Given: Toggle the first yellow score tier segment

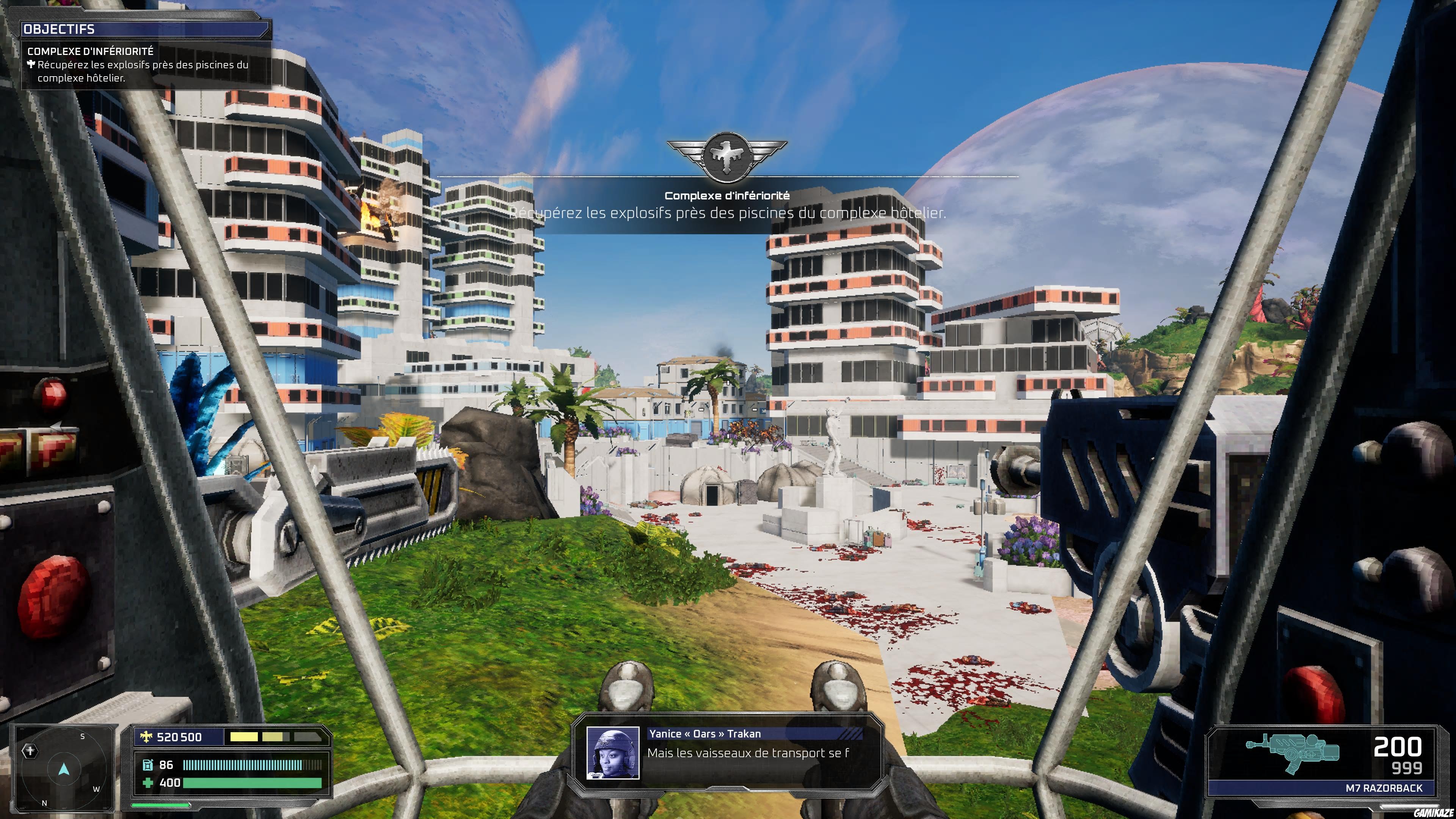Looking at the screenshot, I should coord(243,737).
